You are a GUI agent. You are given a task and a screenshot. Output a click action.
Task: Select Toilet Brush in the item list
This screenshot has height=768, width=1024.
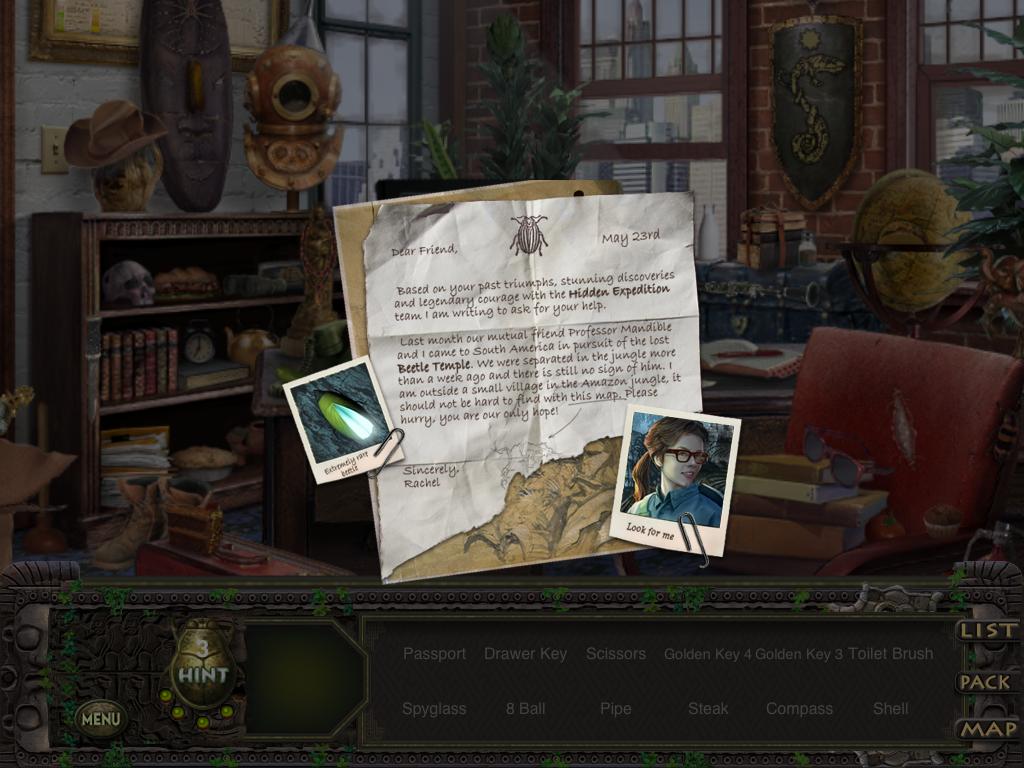click(x=890, y=654)
